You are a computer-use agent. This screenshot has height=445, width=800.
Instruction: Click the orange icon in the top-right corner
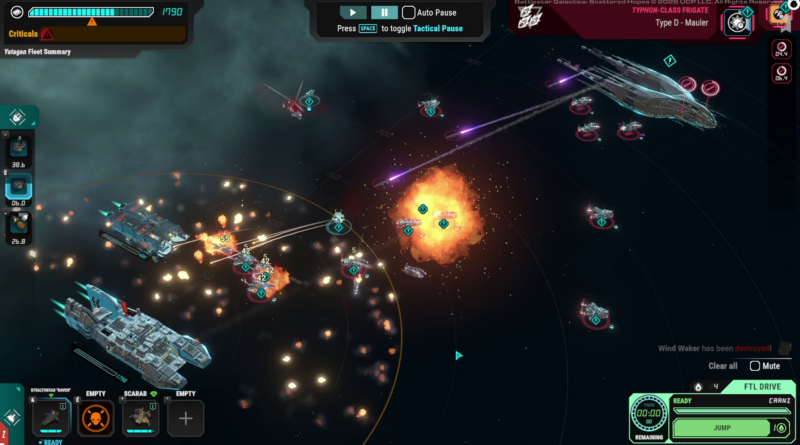click(779, 16)
